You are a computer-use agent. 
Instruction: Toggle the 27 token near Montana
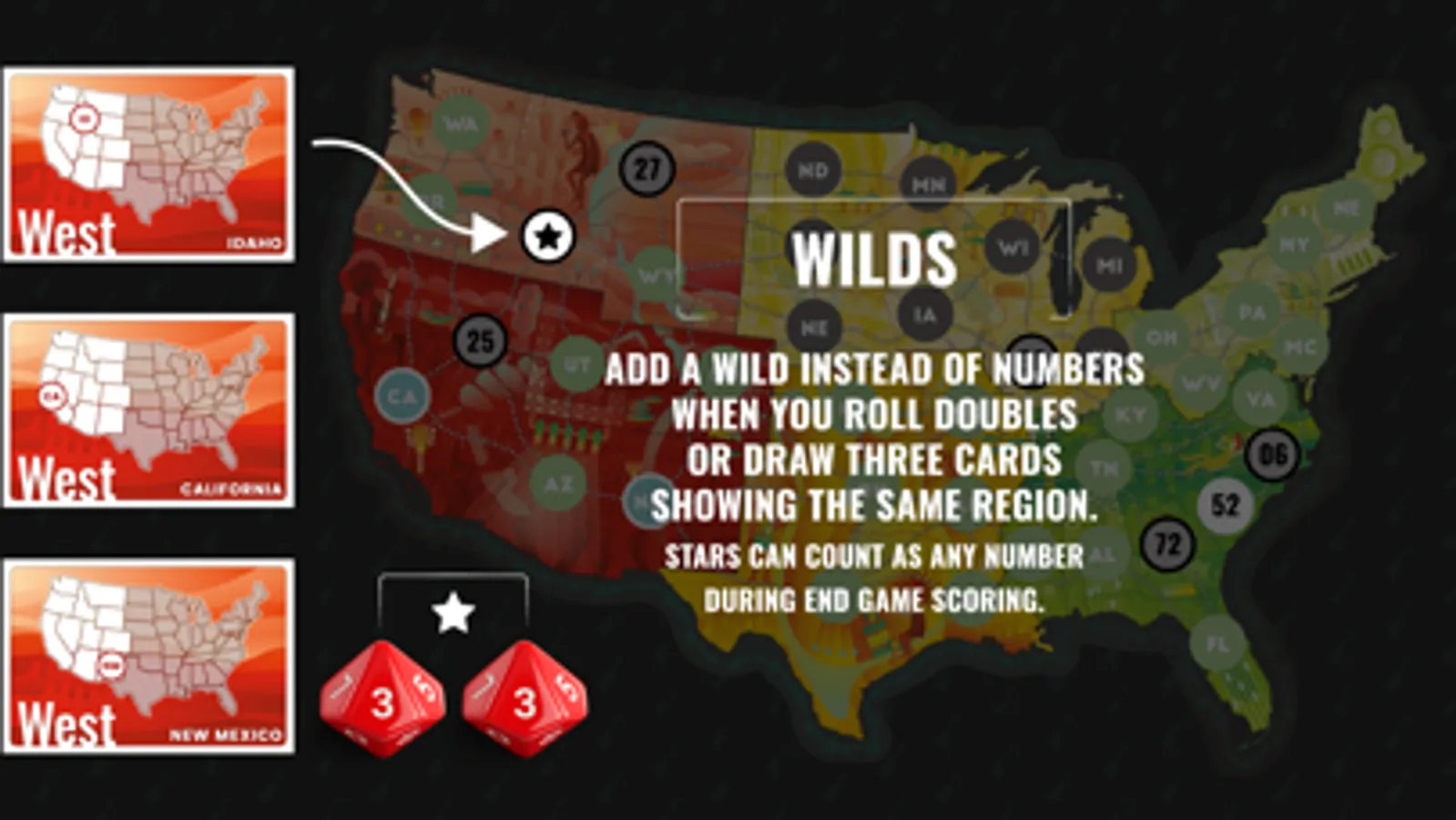point(648,168)
